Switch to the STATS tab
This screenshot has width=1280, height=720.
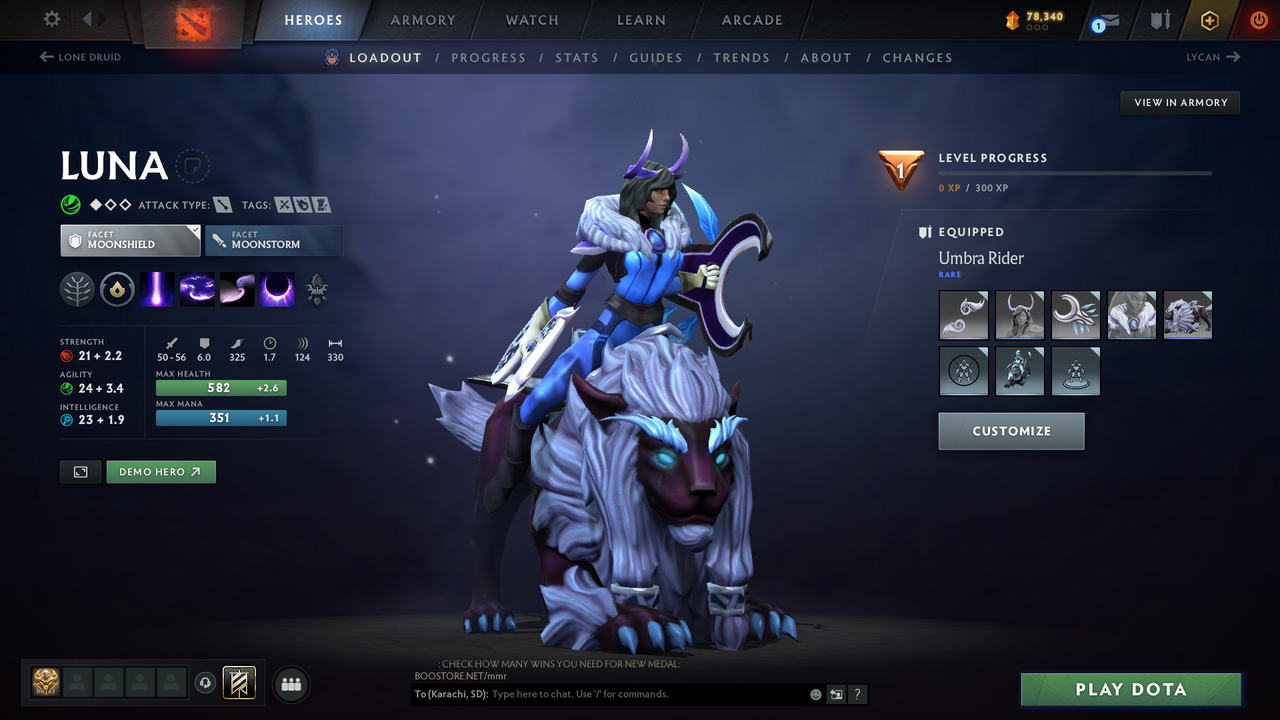[577, 57]
